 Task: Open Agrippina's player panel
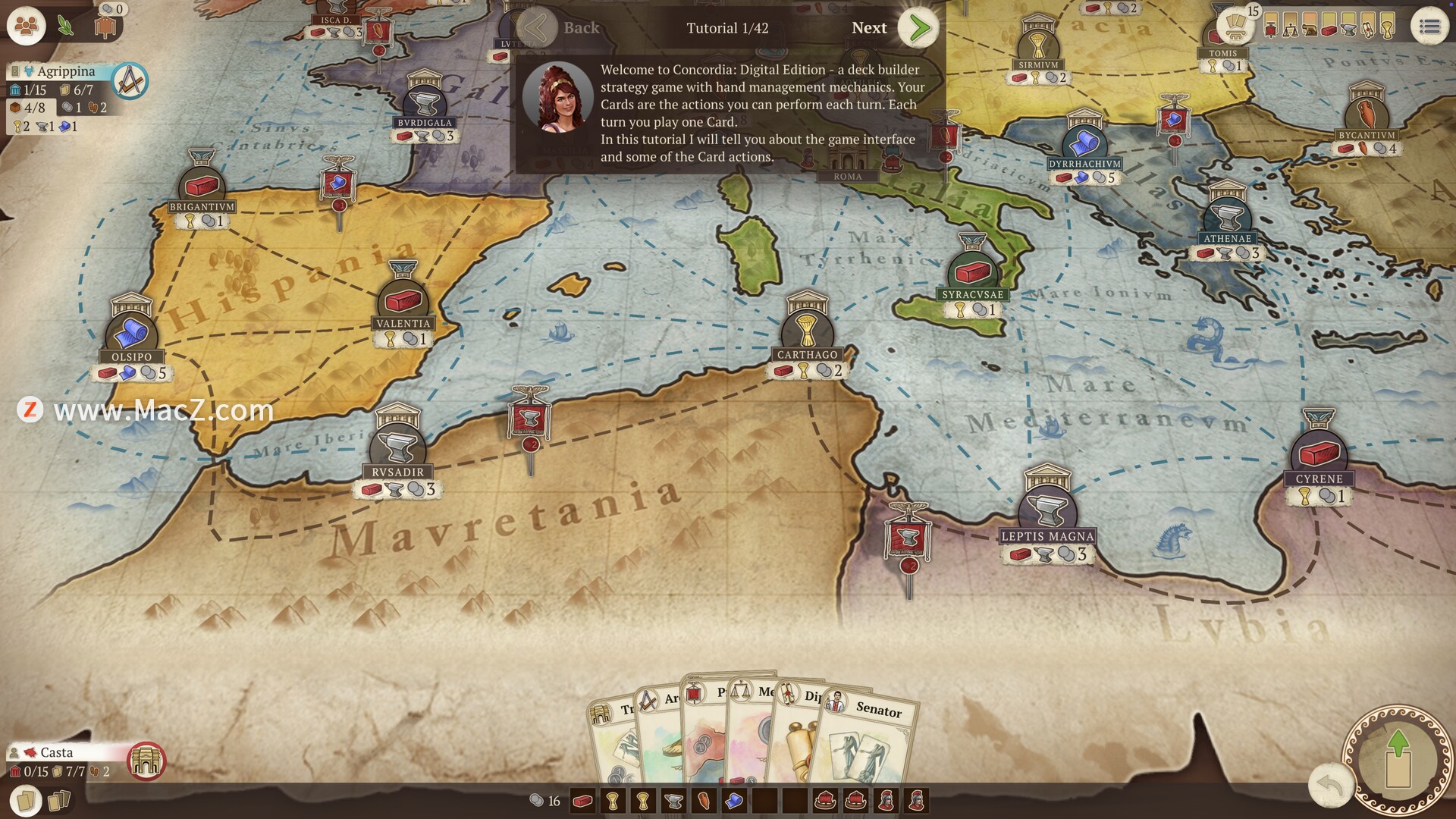click(67, 71)
